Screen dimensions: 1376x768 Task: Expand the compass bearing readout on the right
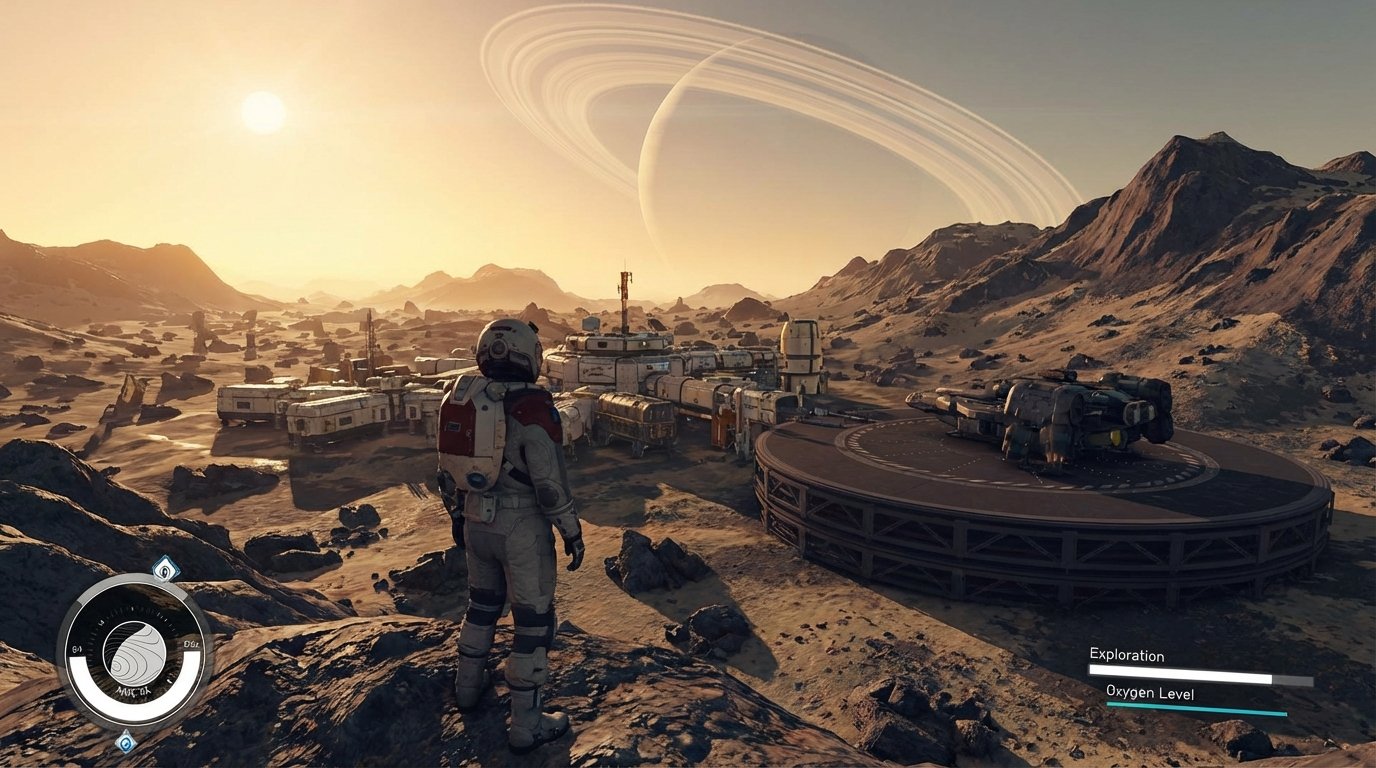tap(190, 644)
